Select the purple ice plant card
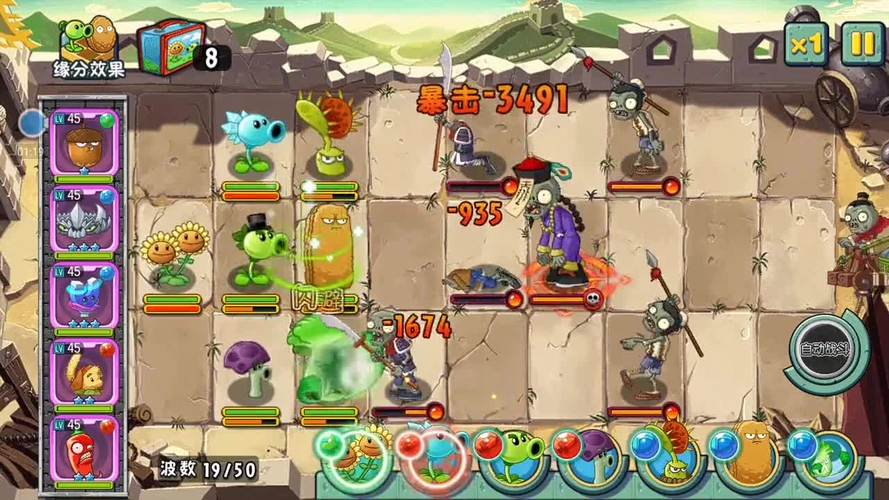The height and width of the screenshot is (500, 889). point(84,296)
